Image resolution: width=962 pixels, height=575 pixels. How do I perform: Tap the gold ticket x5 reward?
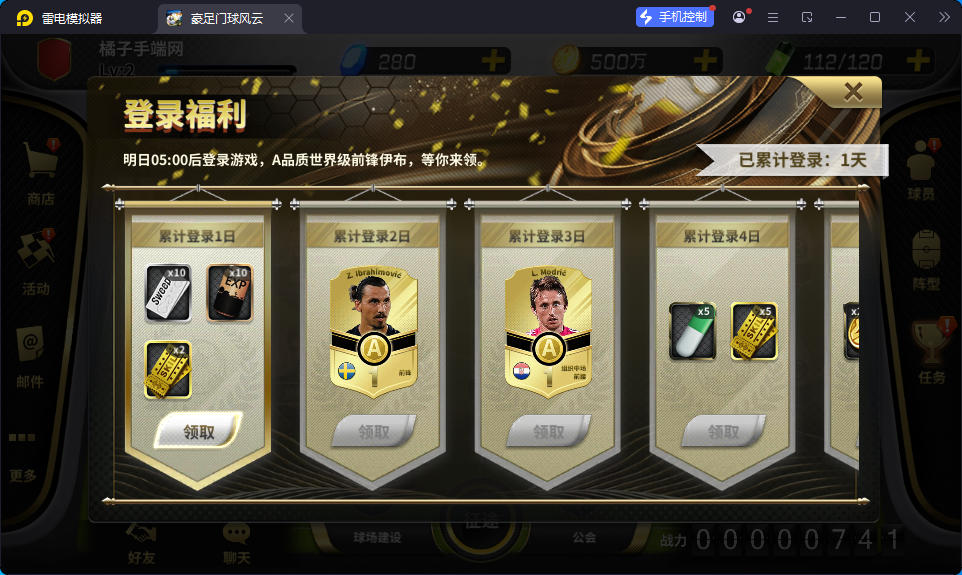click(754, 331)
